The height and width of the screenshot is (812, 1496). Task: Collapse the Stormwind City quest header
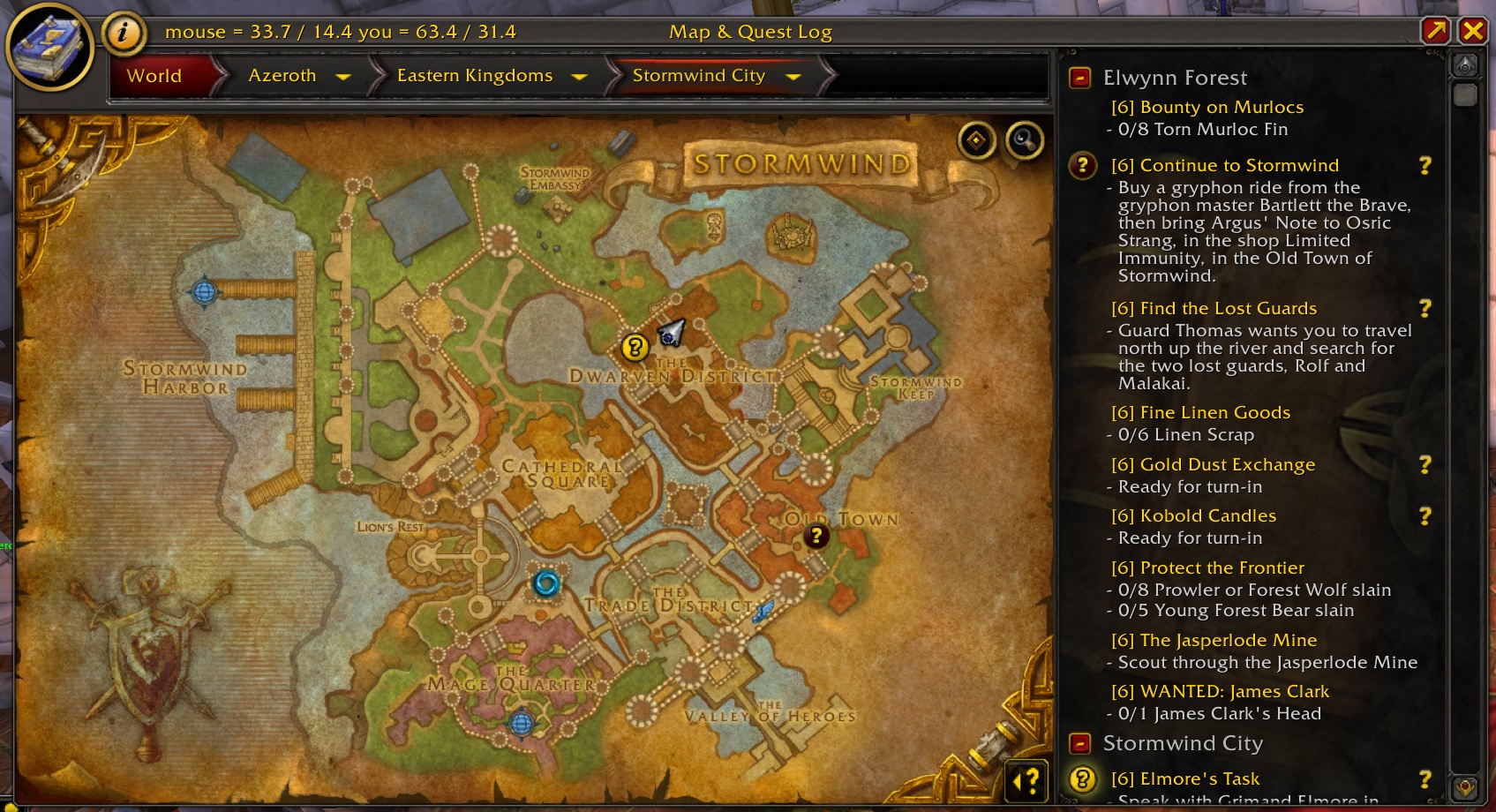[x=1079, y=743]
